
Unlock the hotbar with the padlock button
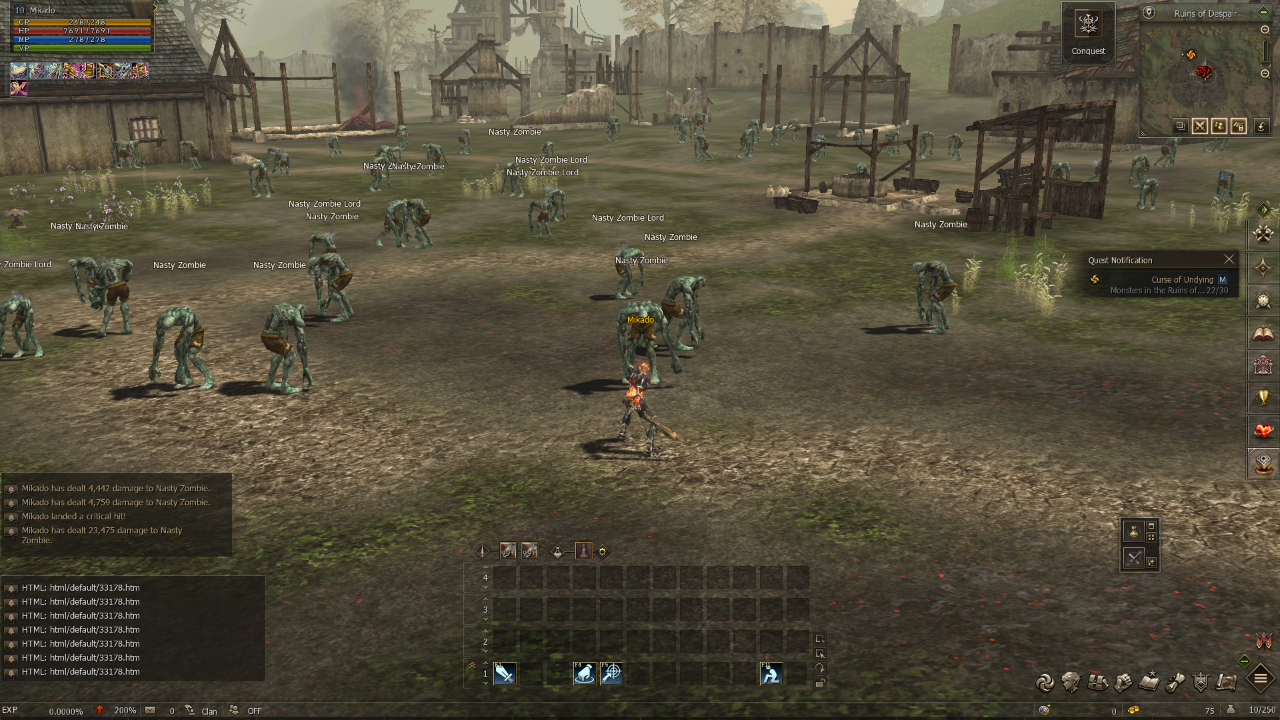point(820,683)
